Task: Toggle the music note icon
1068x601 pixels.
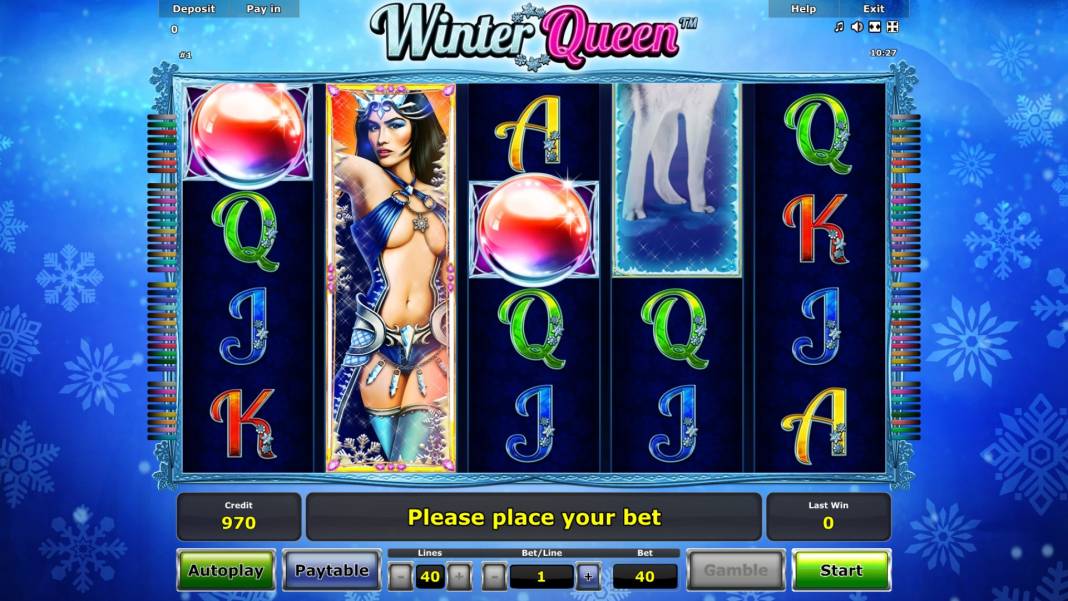Action: (x=839, y=27)
